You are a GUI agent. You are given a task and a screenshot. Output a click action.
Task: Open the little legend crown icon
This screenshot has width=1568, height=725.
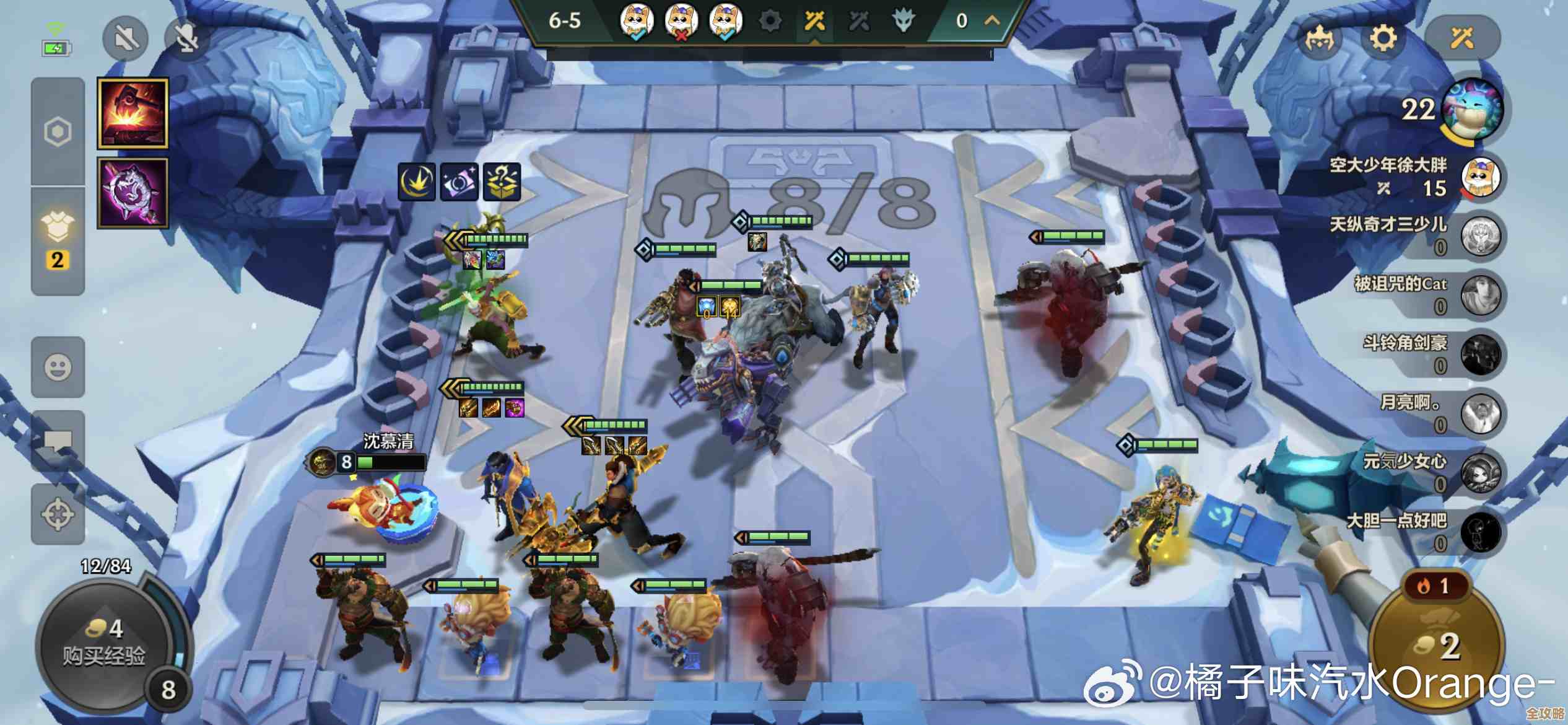1319,40
